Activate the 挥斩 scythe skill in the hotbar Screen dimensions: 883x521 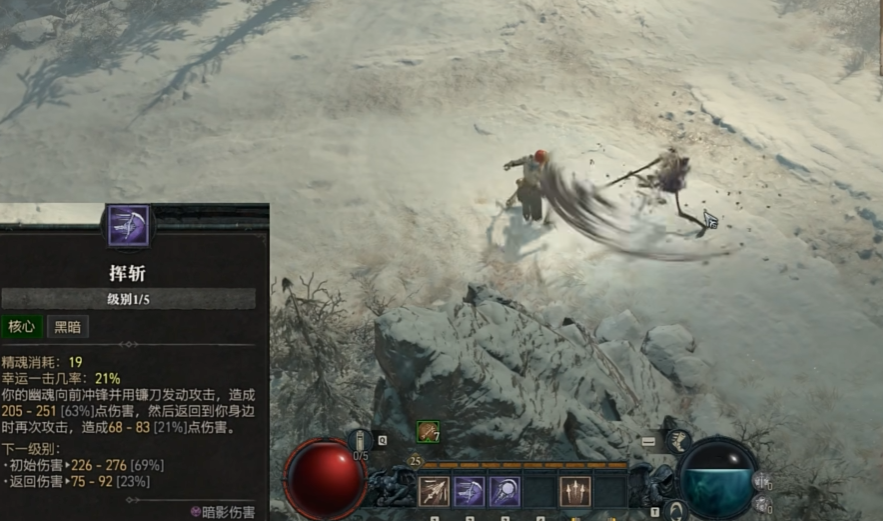tap(469, 491)
